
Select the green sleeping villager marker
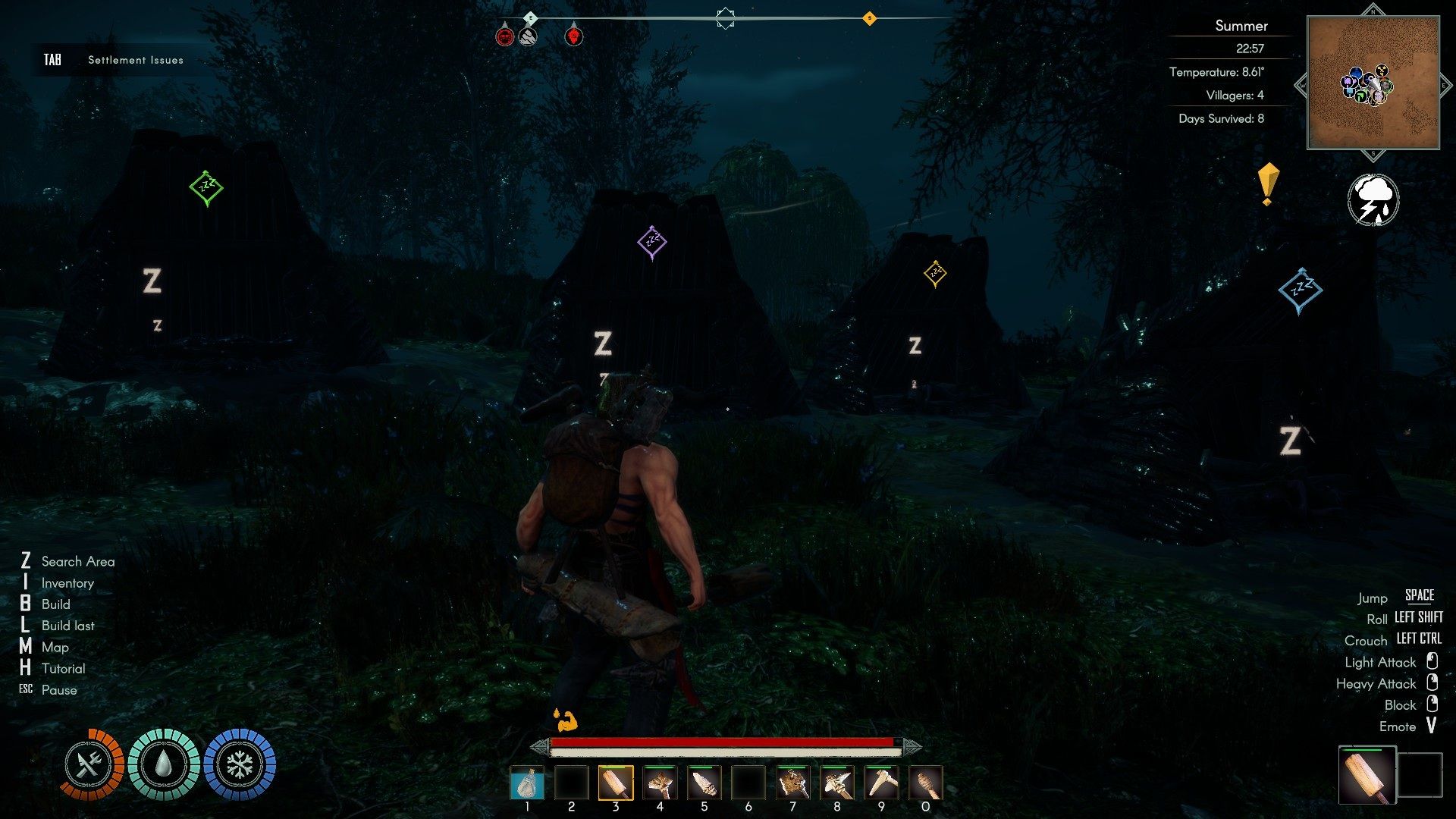[x=206, y=187]
